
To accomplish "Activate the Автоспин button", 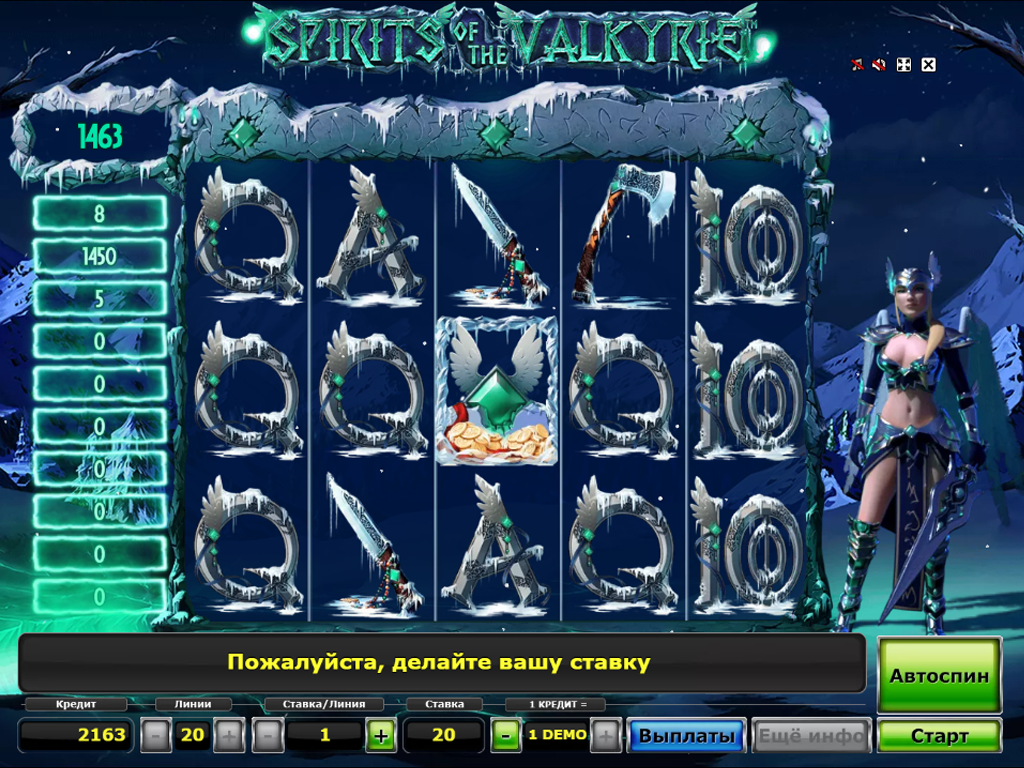I will click(x=939, y=675).
